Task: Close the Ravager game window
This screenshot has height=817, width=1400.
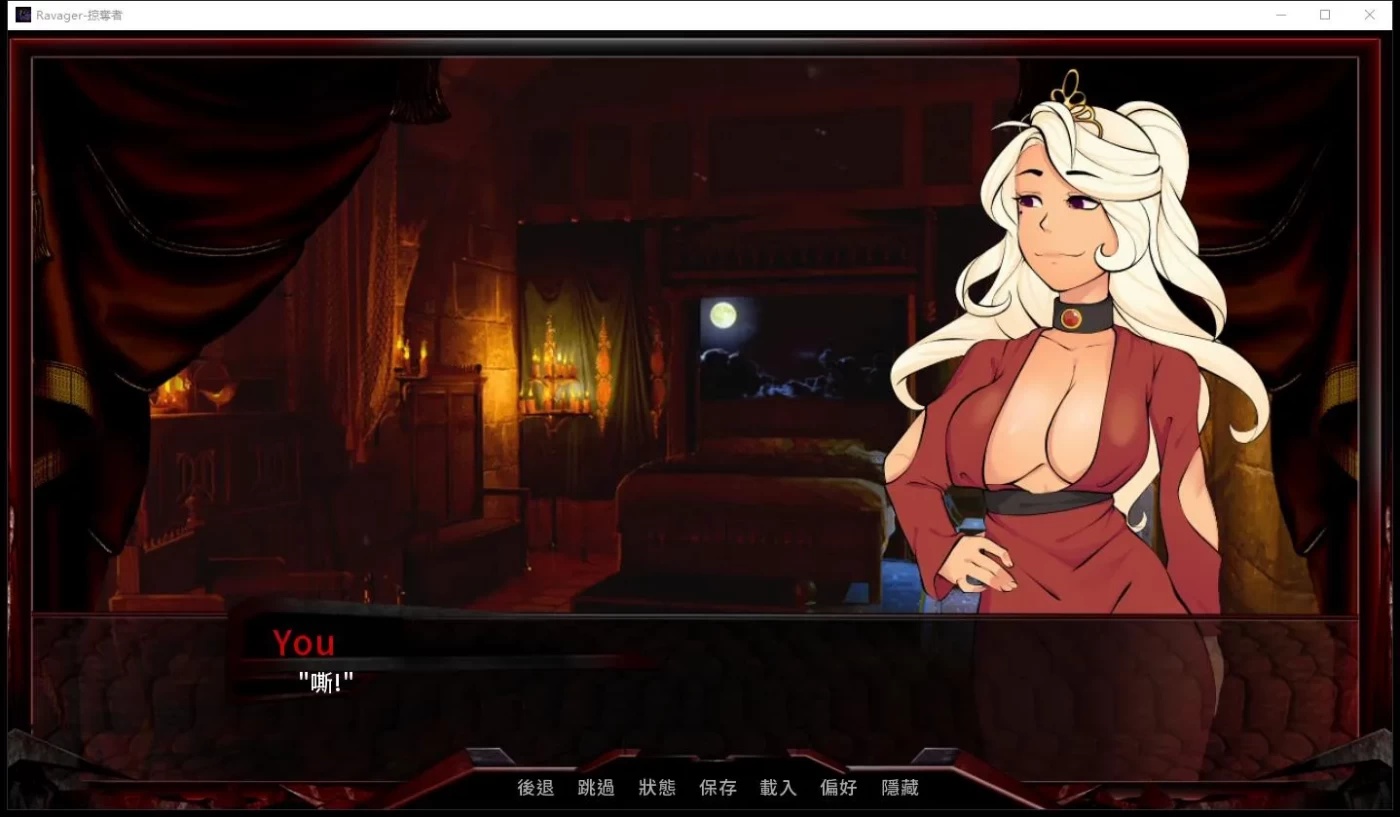Action: point(1369,14)
